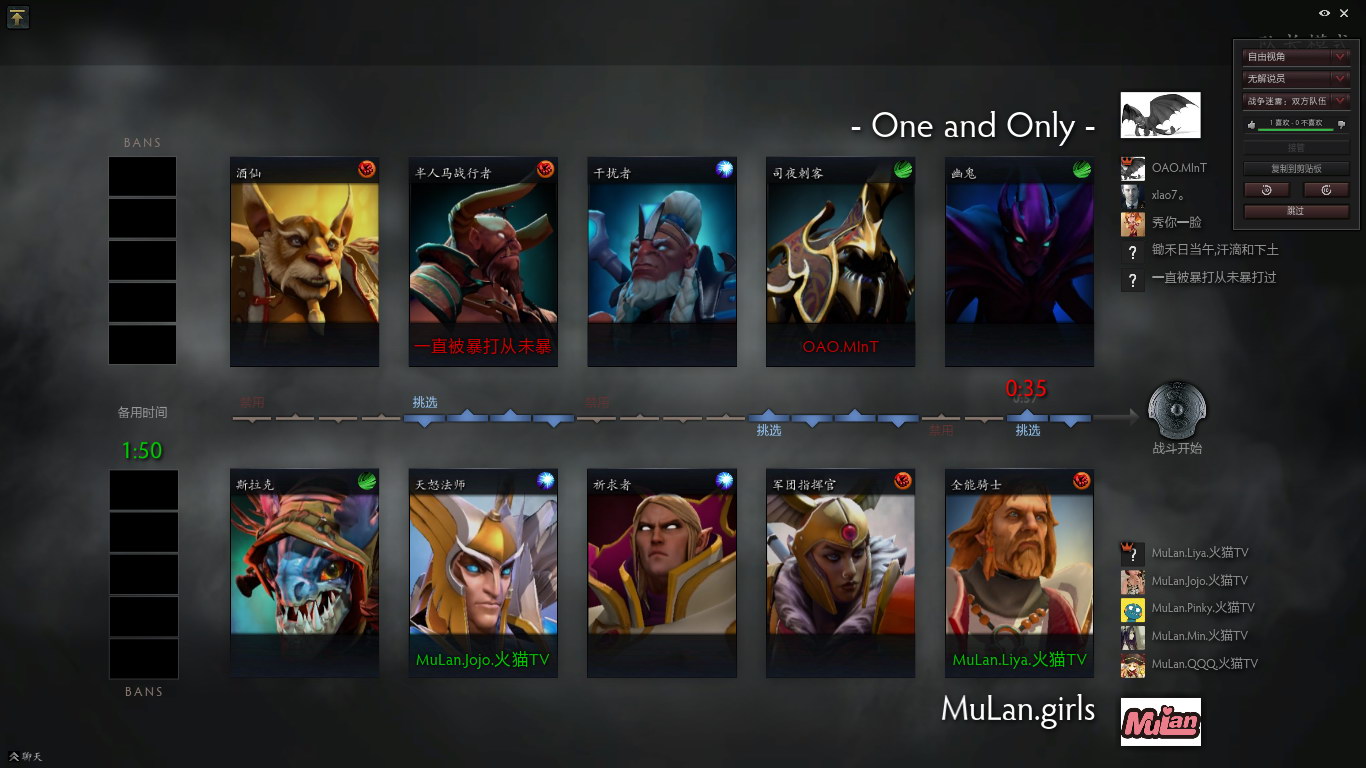
Task: Click the up-arrow button in the corner
Action: 18,17
